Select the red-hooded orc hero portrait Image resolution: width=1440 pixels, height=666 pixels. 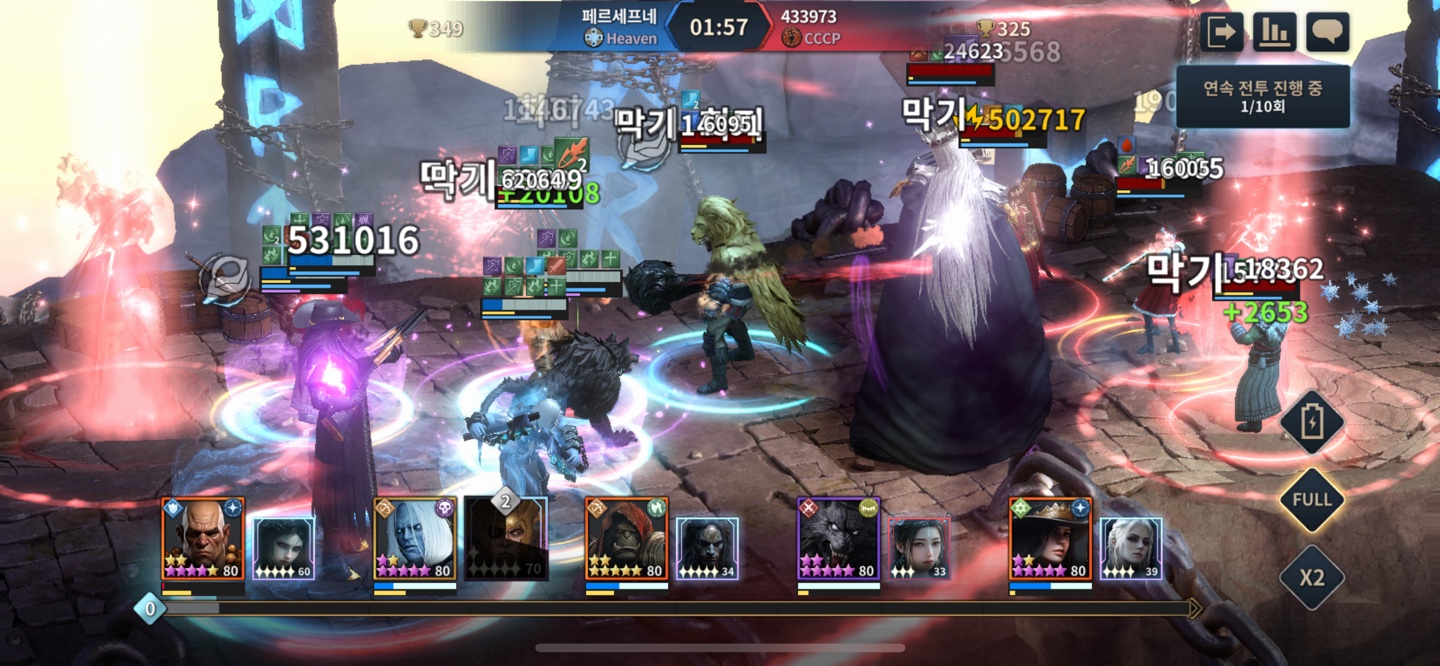pyautogui.click(x=627, y=539)
